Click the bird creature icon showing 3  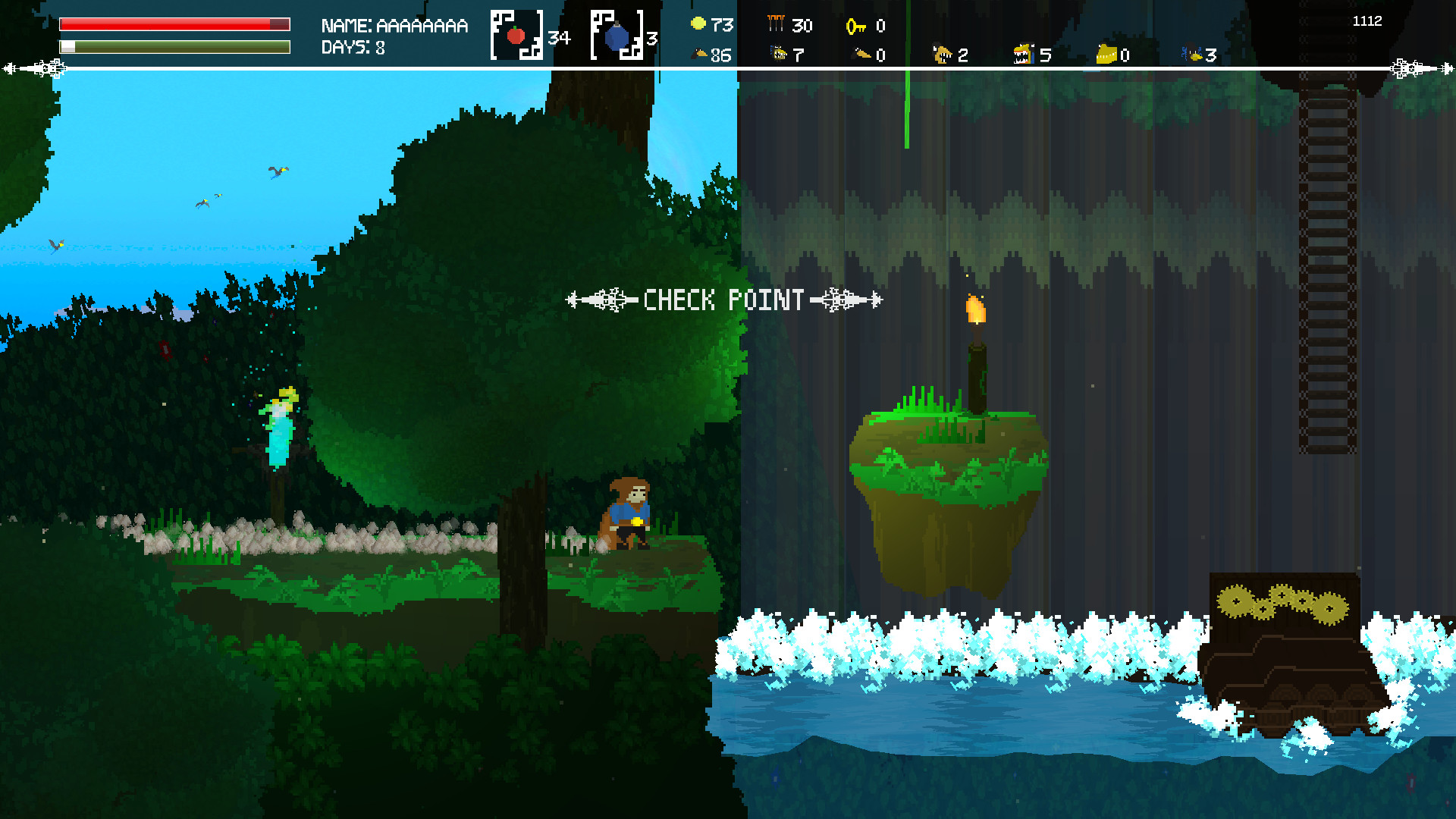(x=1191, y=54)
